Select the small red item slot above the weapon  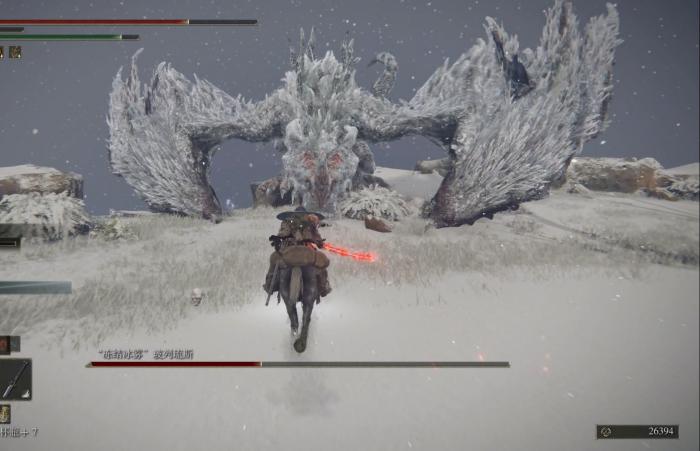[x=5, y=344]
